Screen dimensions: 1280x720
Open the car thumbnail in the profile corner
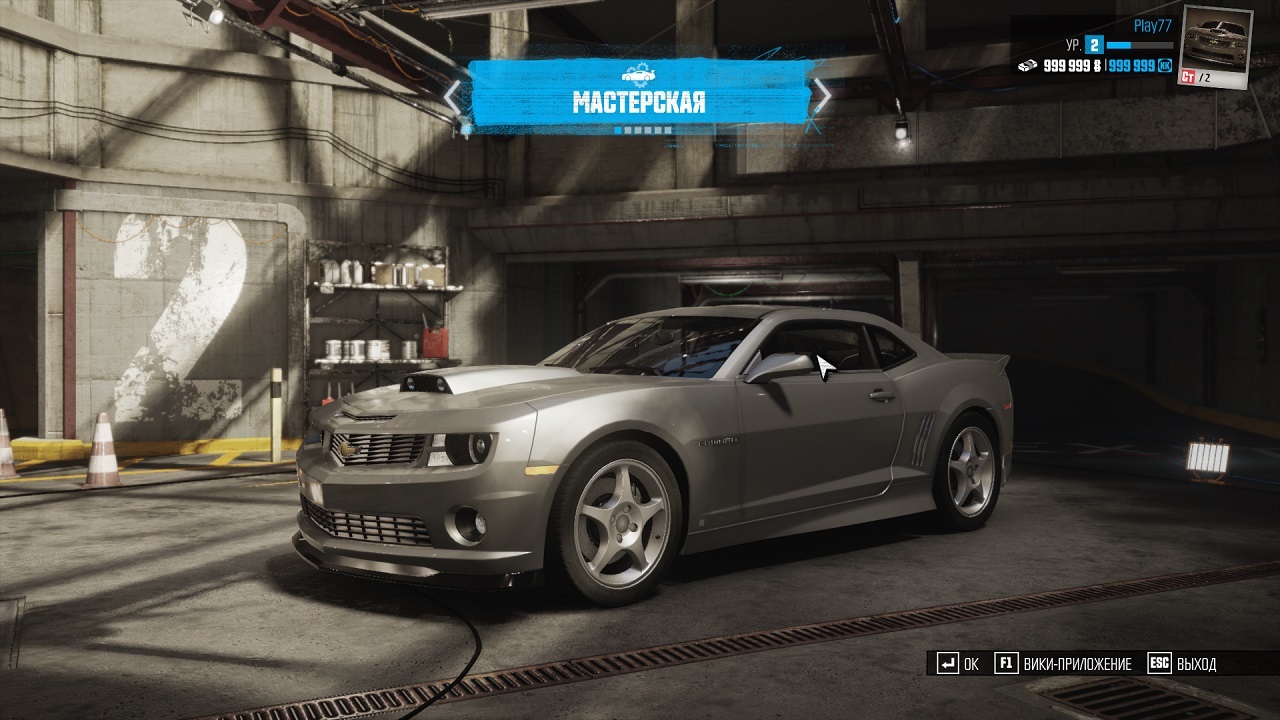(1215, 45)
